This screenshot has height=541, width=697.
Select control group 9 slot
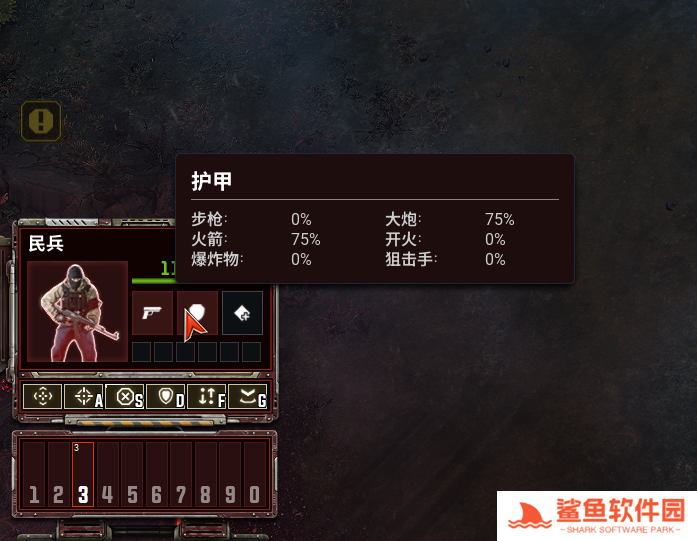point(230,475)
